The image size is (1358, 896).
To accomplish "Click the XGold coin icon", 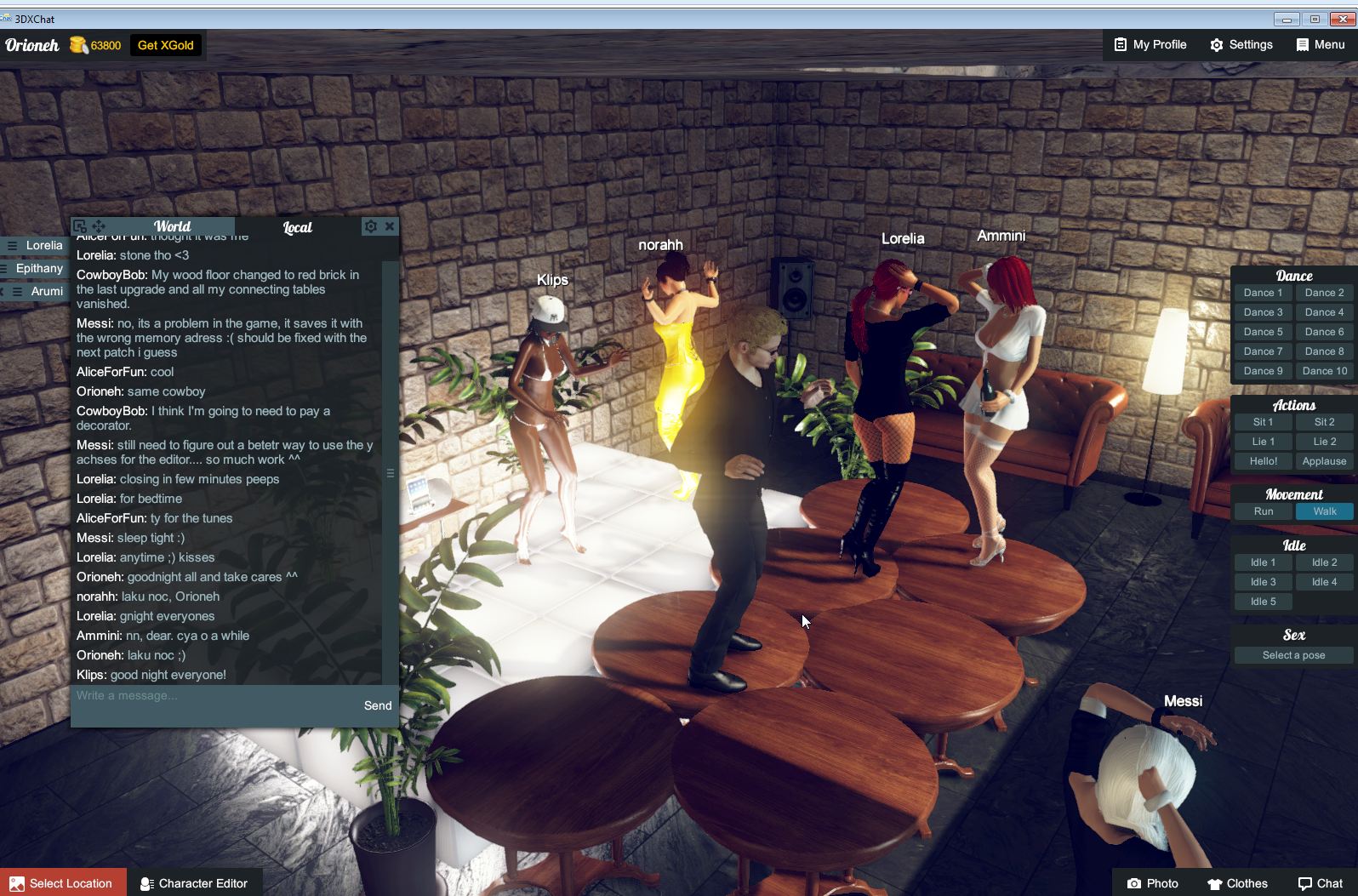I will point(78,44).
